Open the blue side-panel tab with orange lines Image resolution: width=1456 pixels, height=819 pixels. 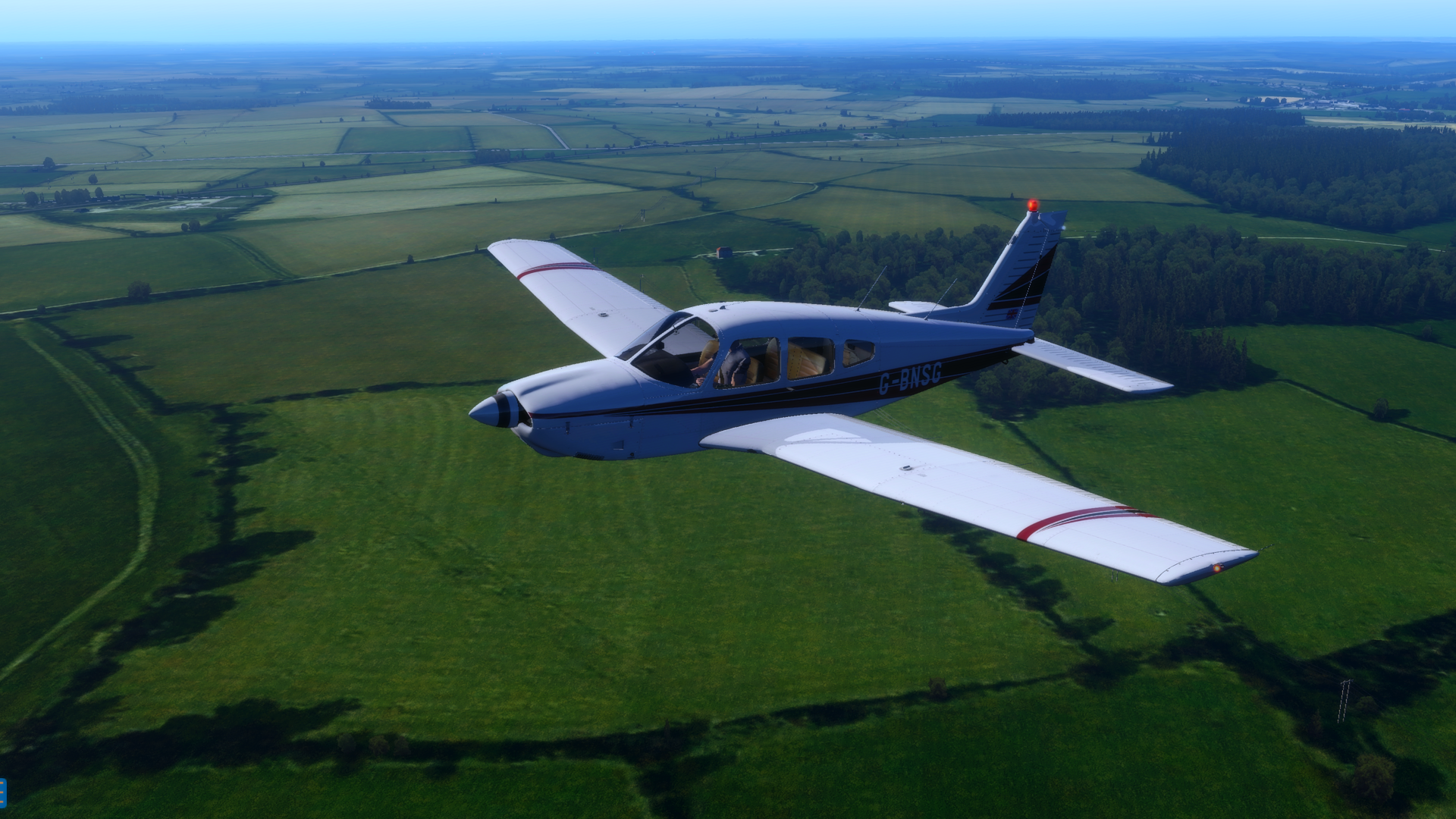point(2,792)
